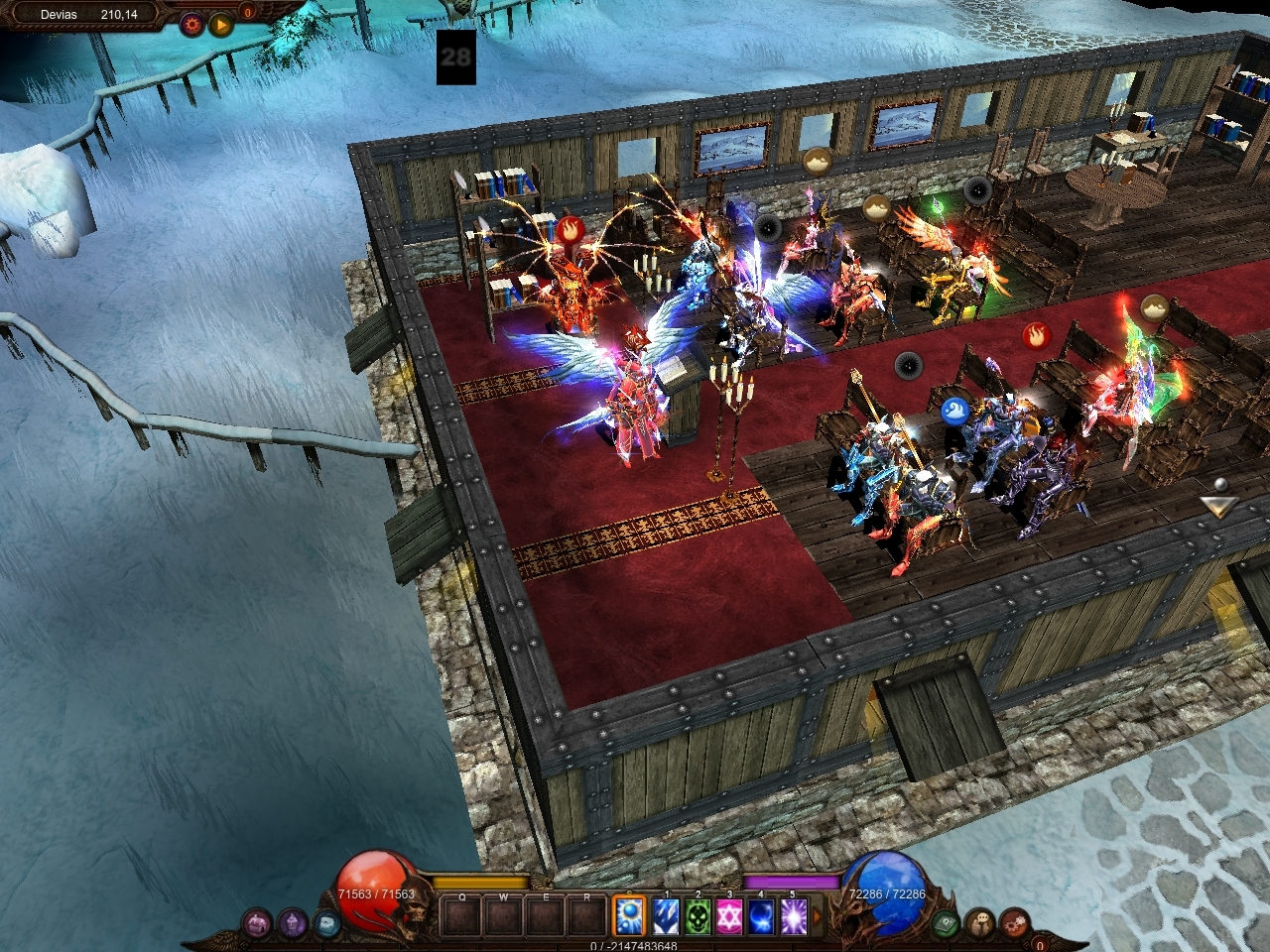Use the green skull skill in slot 2

tap(697, 914)
